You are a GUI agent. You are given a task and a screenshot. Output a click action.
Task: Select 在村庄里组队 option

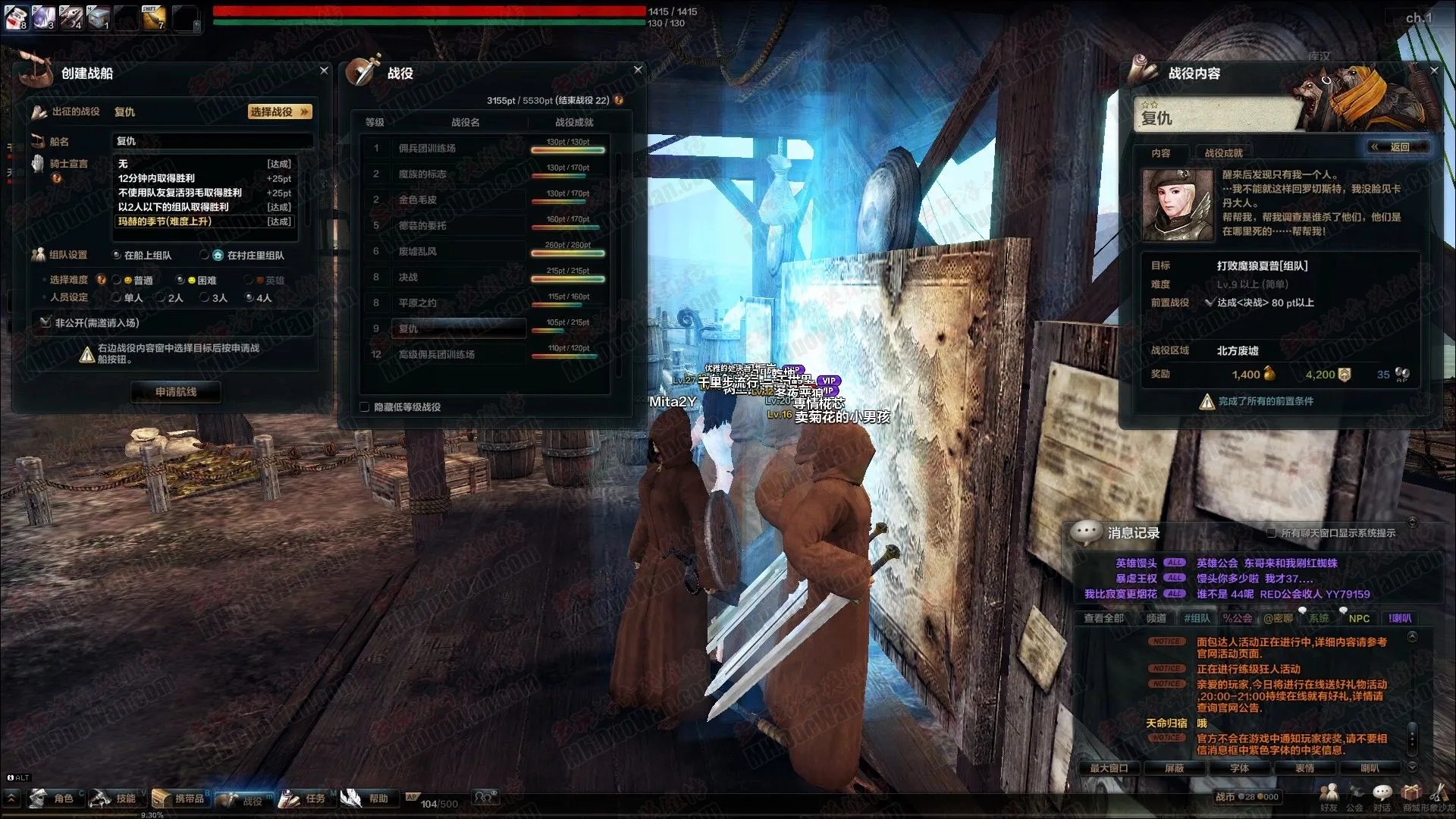[205, 256]
